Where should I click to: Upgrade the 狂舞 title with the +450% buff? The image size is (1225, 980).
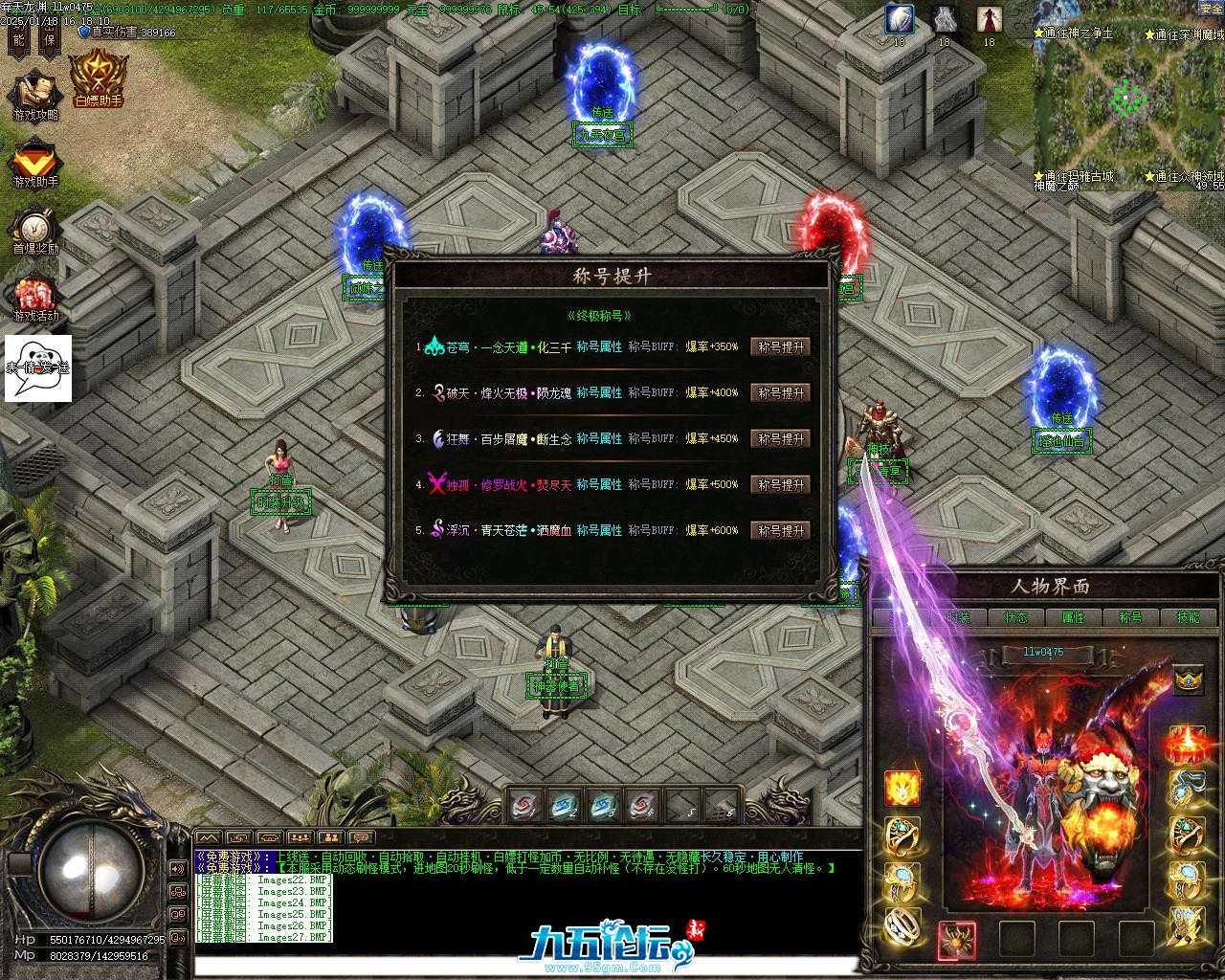(x=781, y=439)
